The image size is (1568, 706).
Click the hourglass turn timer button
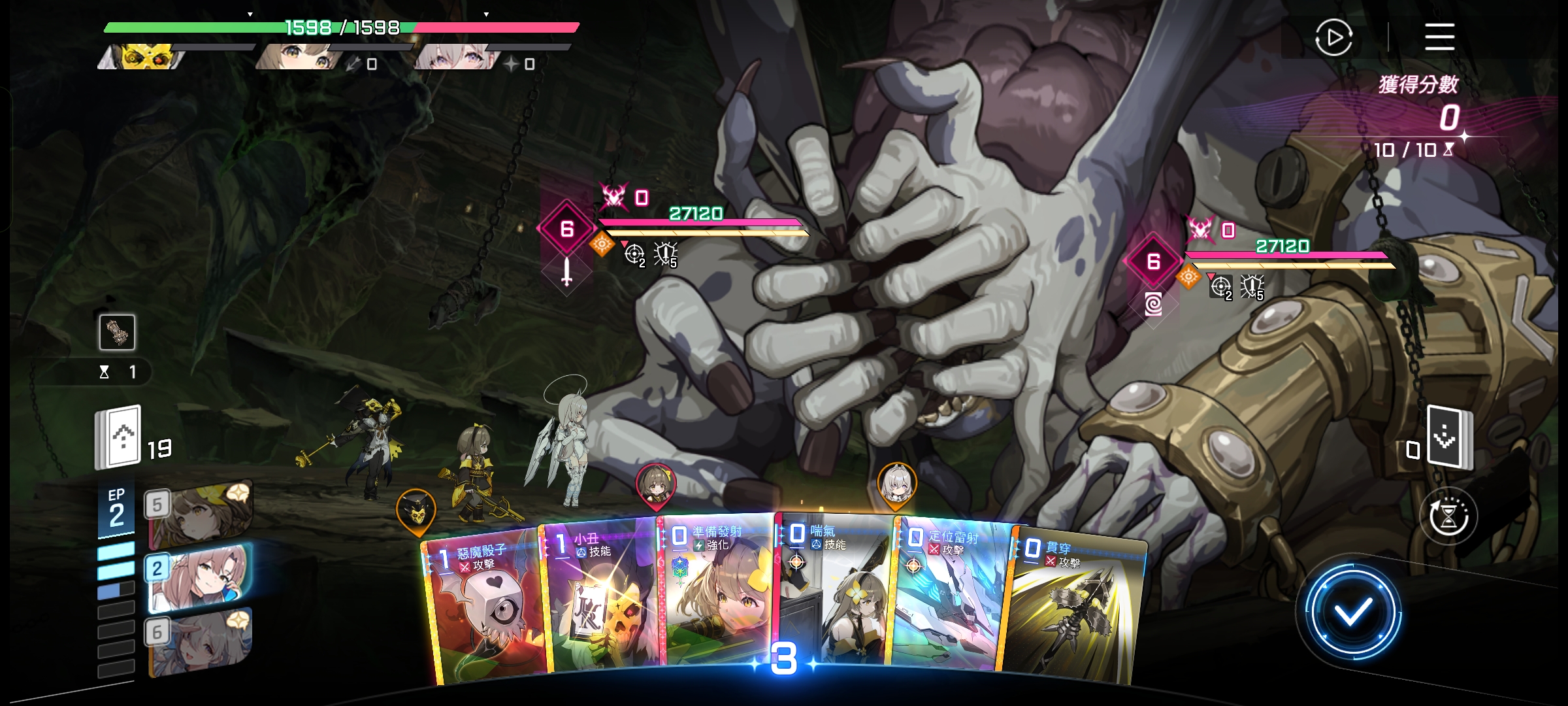(1448, 517)
